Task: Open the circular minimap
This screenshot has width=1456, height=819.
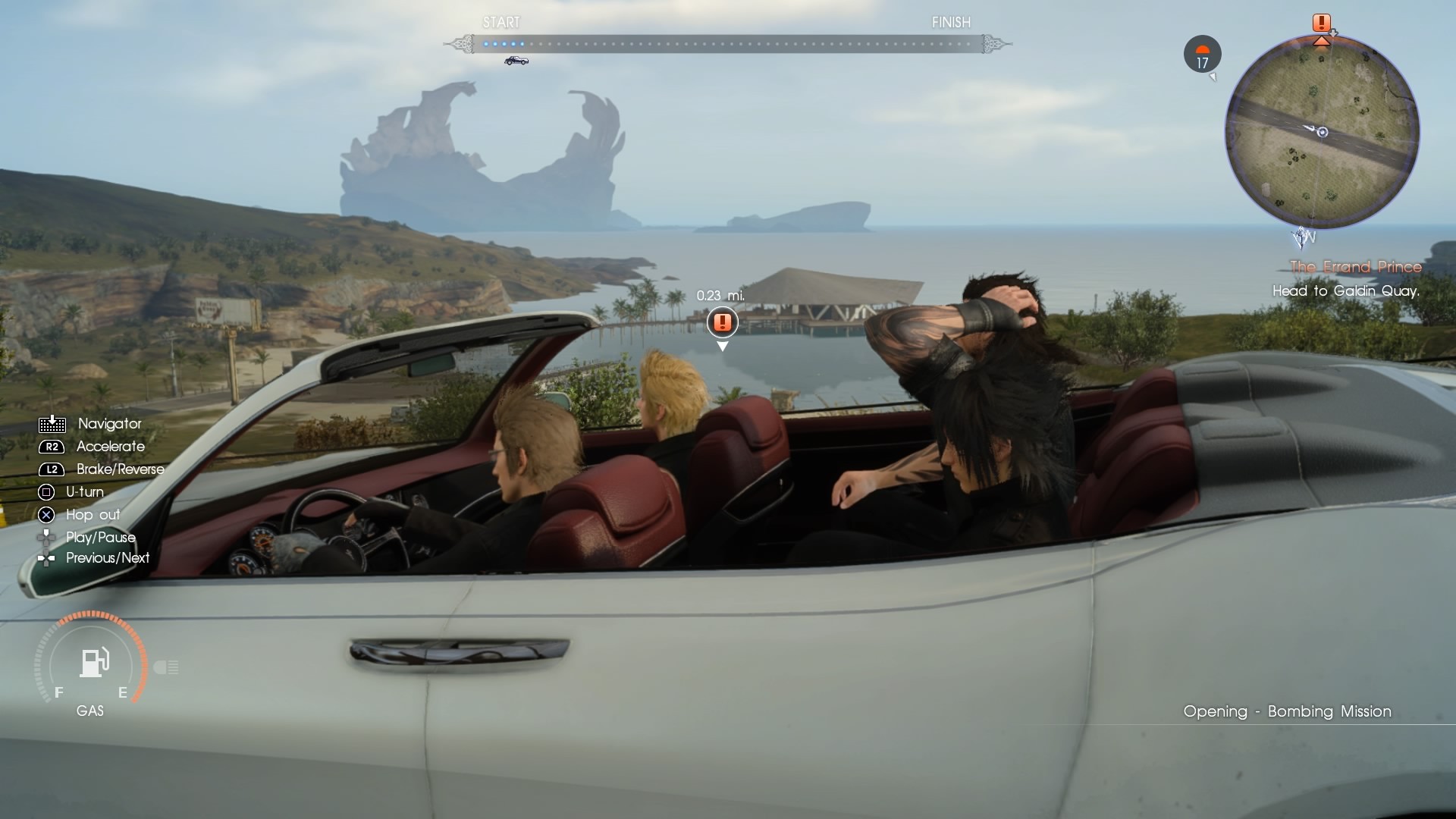Action: click(1322, 132)
